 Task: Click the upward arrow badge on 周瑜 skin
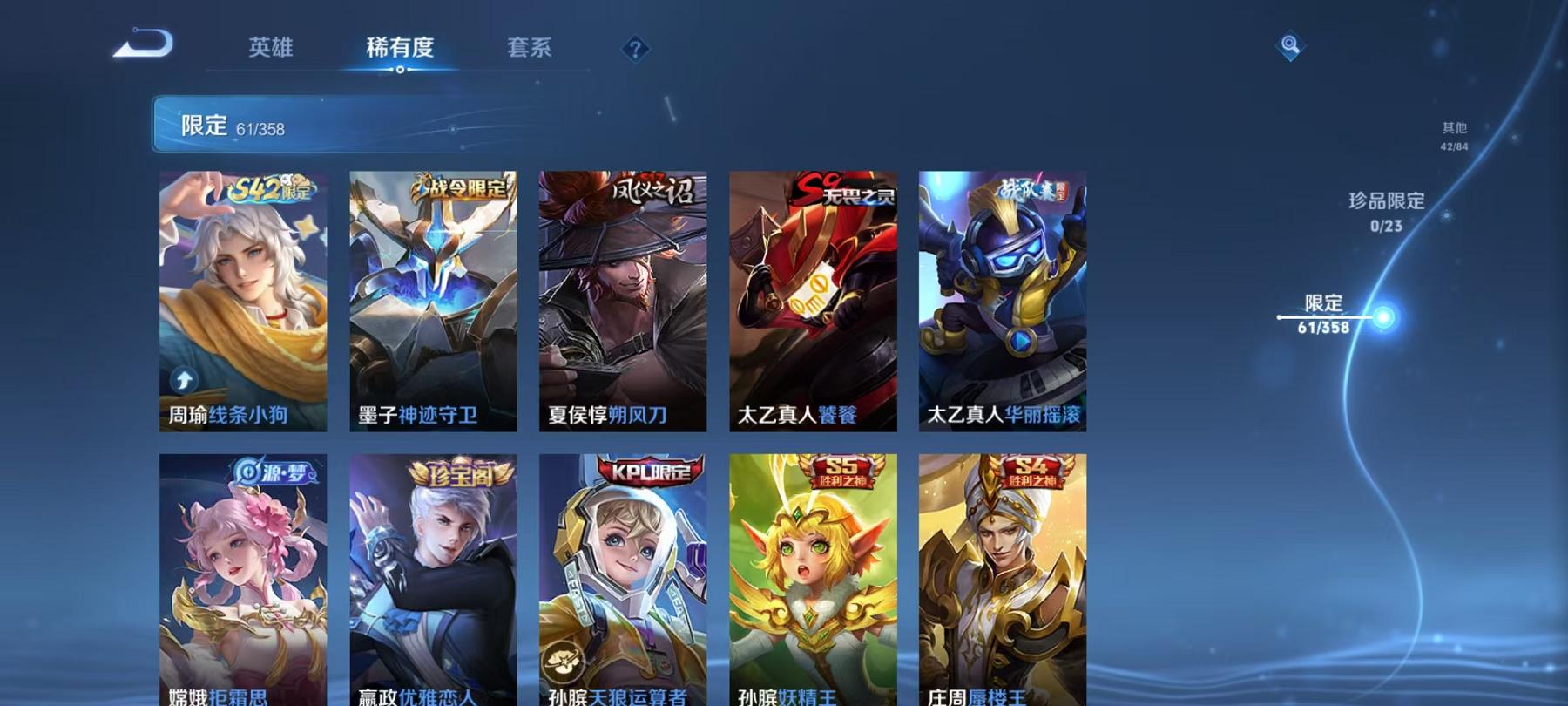183,379
